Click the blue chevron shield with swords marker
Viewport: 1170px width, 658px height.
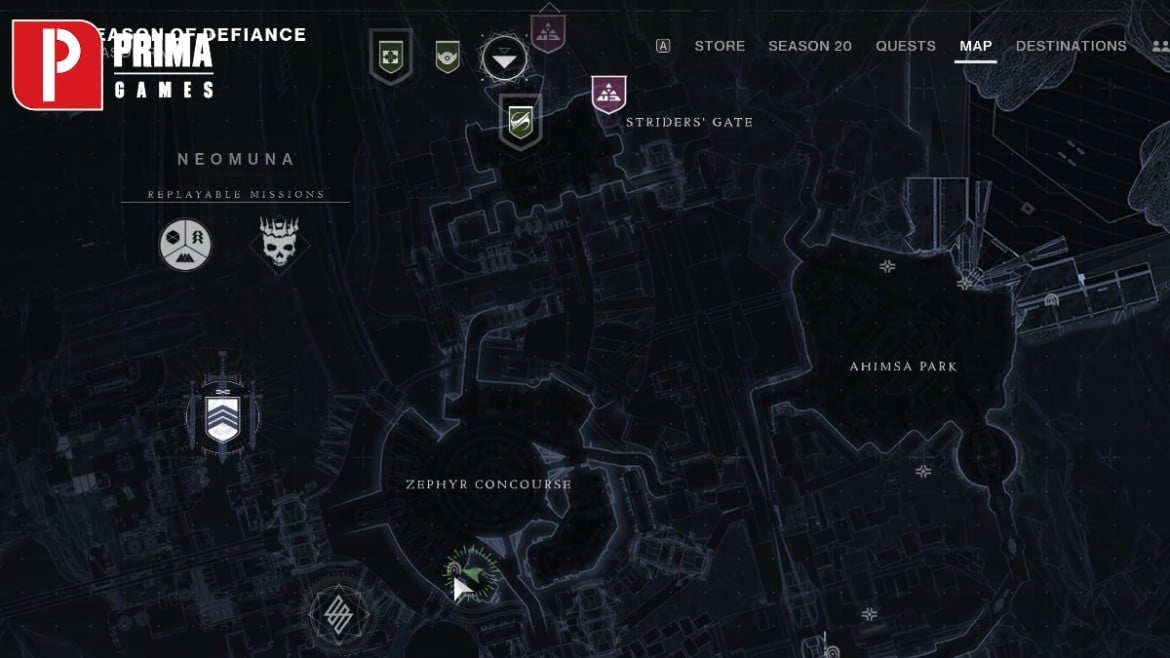(222, 418)
